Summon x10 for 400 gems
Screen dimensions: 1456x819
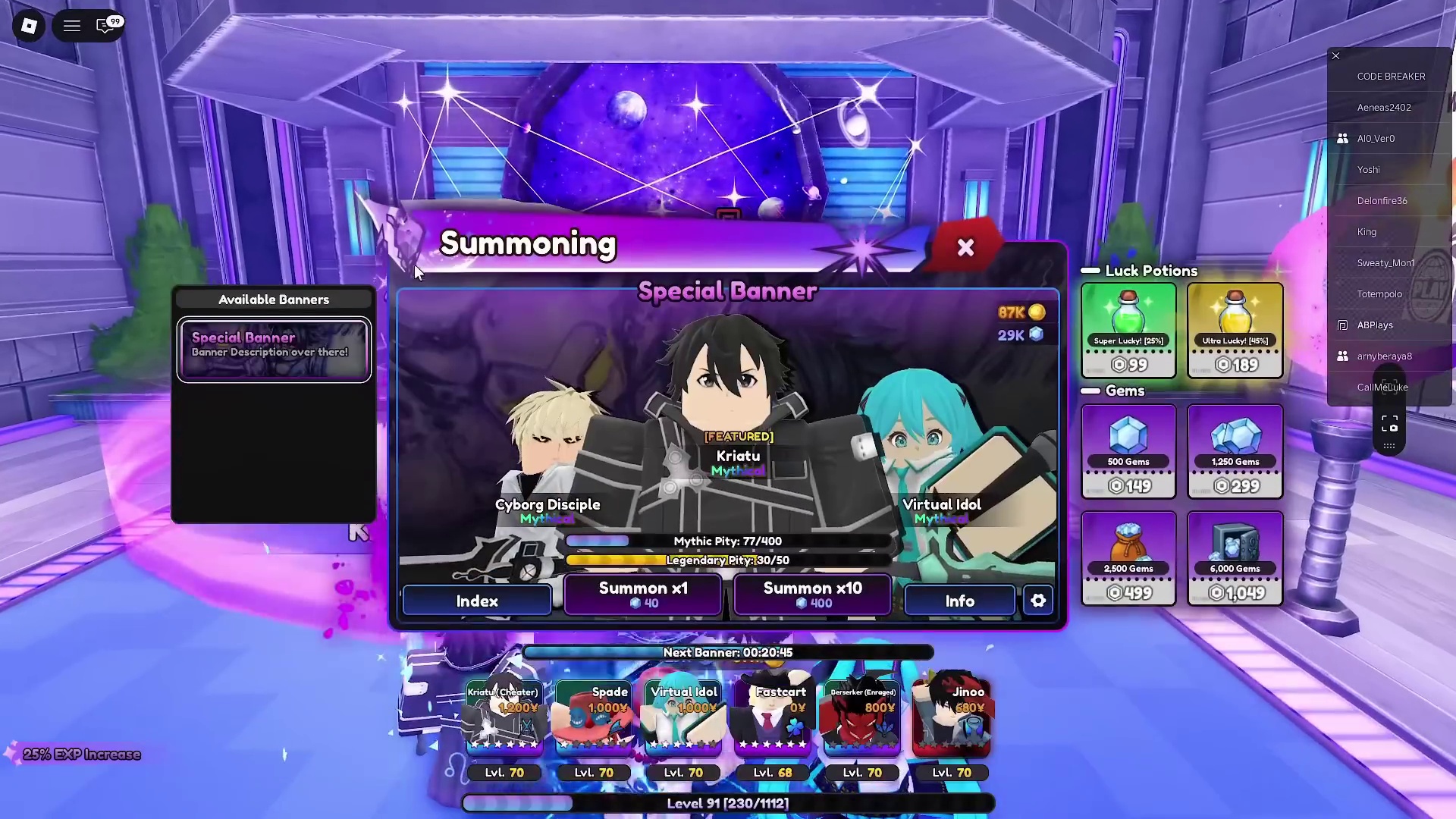812,595
